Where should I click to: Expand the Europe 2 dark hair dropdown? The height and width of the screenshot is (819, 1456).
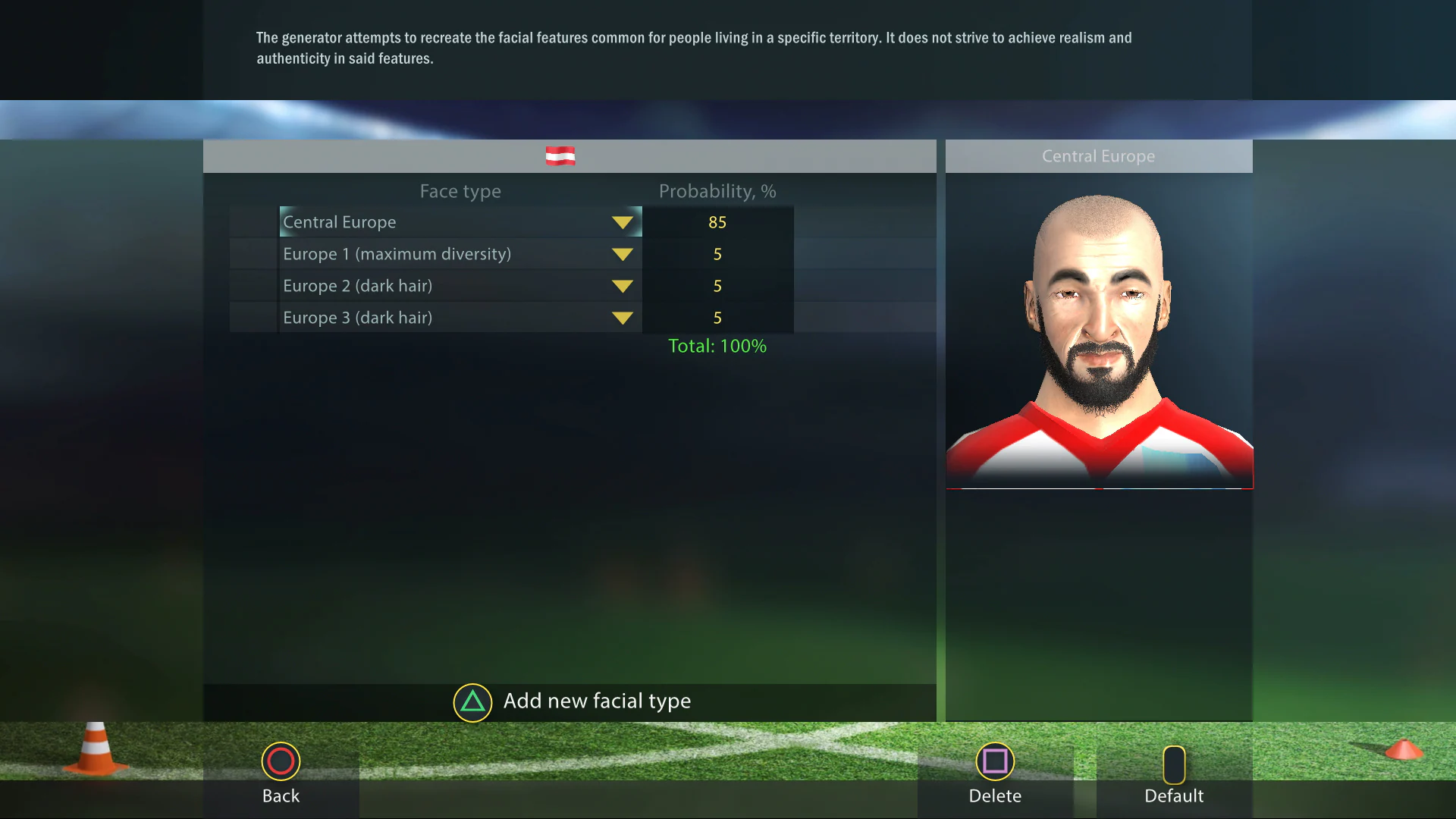(x=623, y=286)
